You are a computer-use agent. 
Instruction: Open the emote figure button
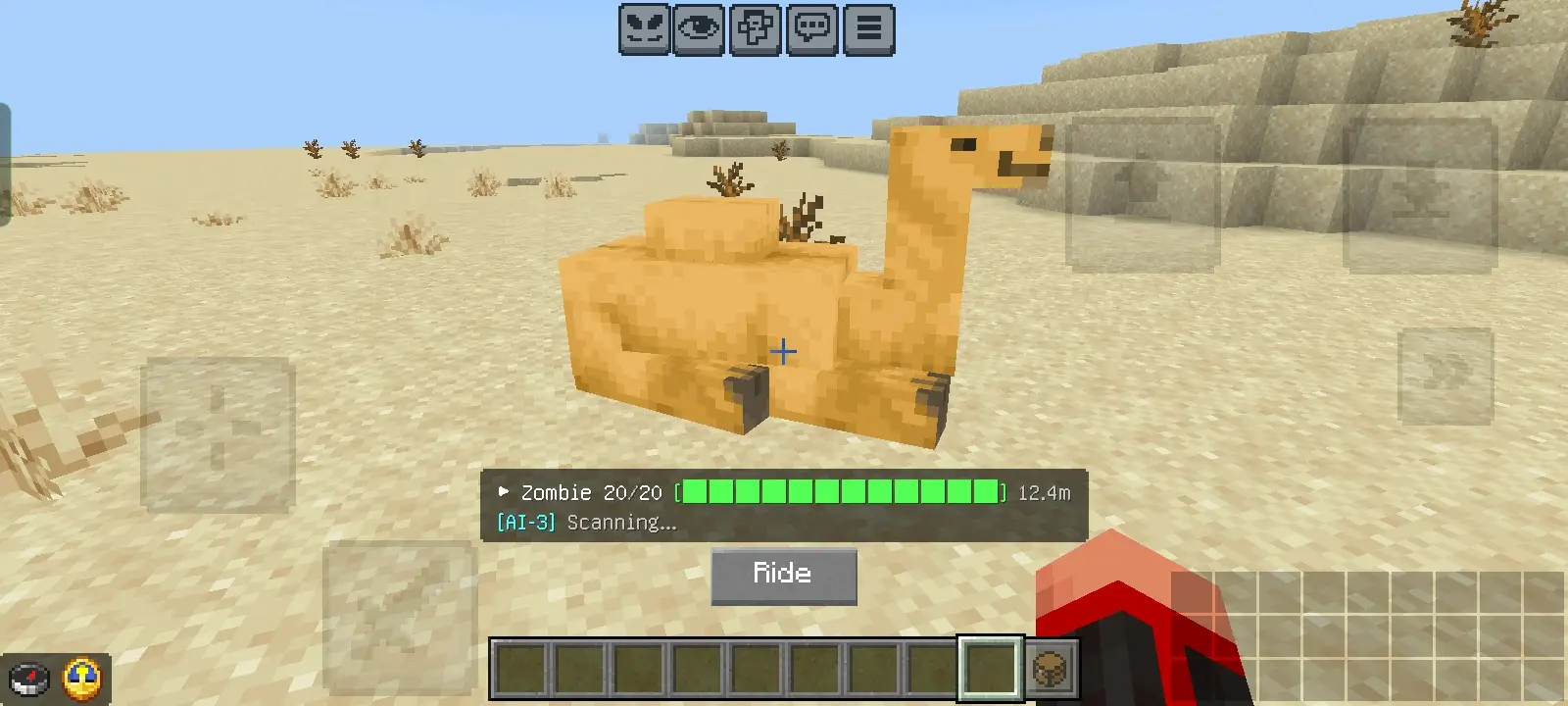pyautogui.click(x=756, y=29)
